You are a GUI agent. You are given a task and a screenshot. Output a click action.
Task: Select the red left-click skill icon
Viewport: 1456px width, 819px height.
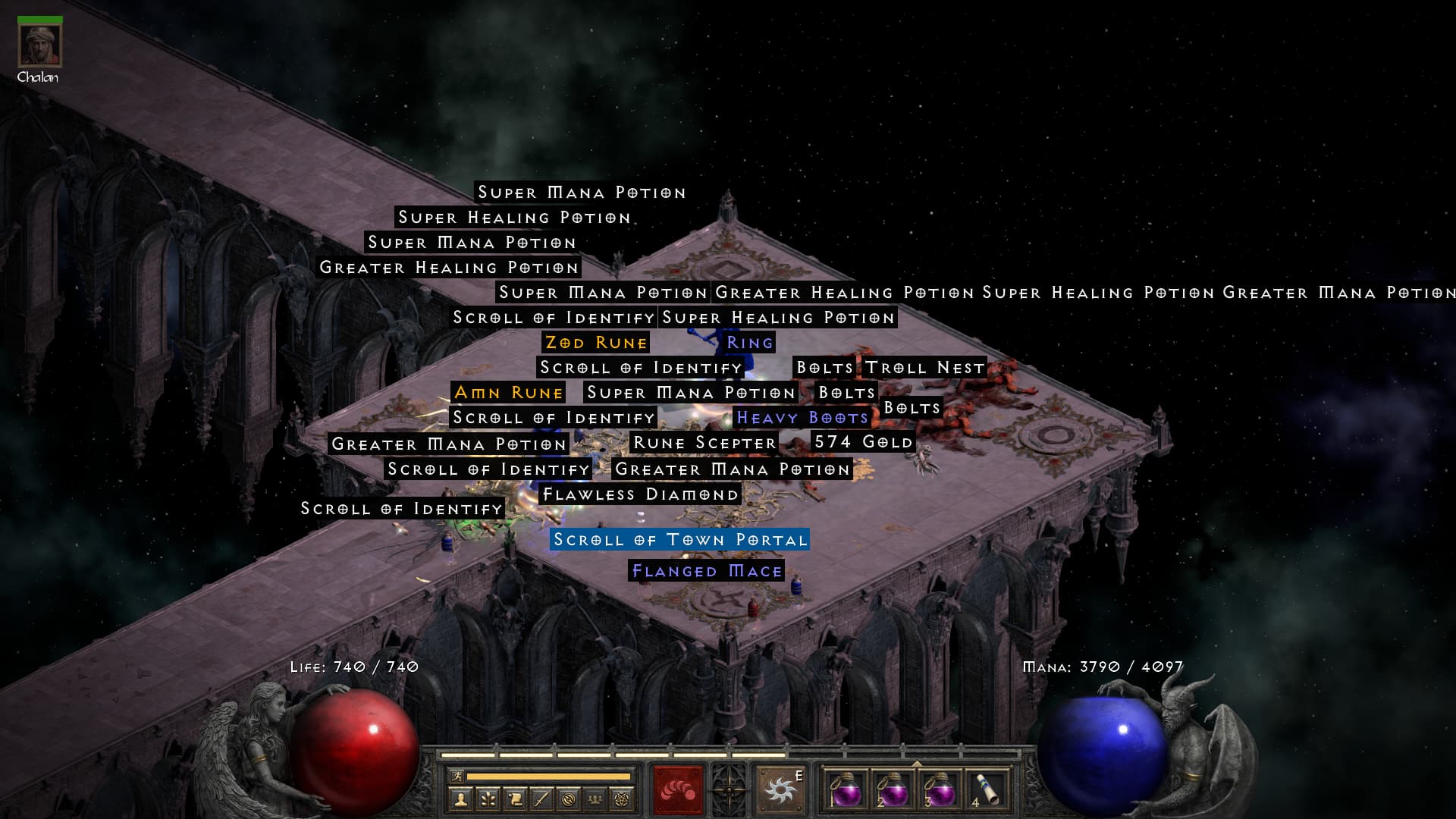pyautogui.click(x=679, y=791)
